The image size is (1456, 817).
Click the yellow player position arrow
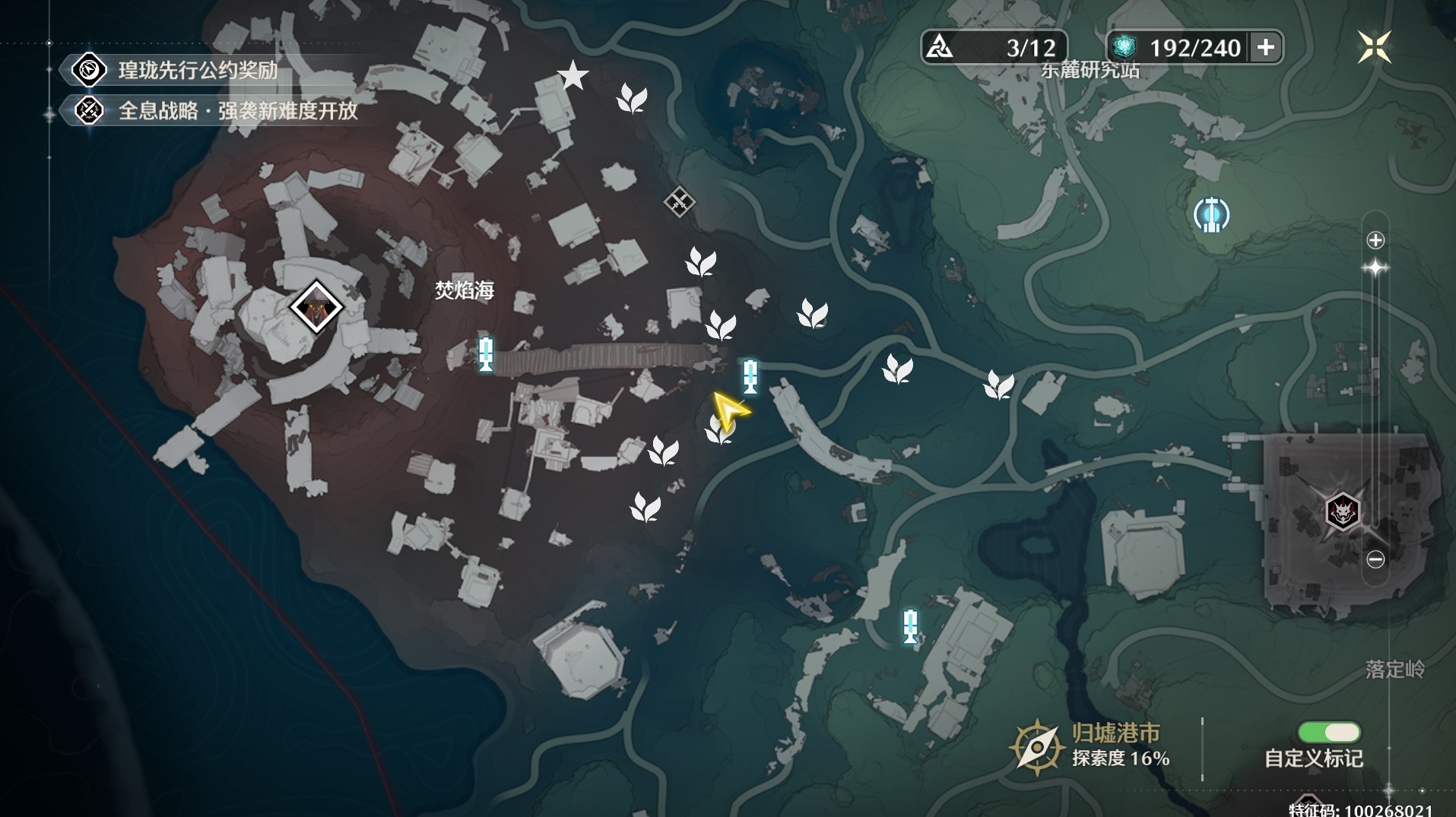coord(729,411)
